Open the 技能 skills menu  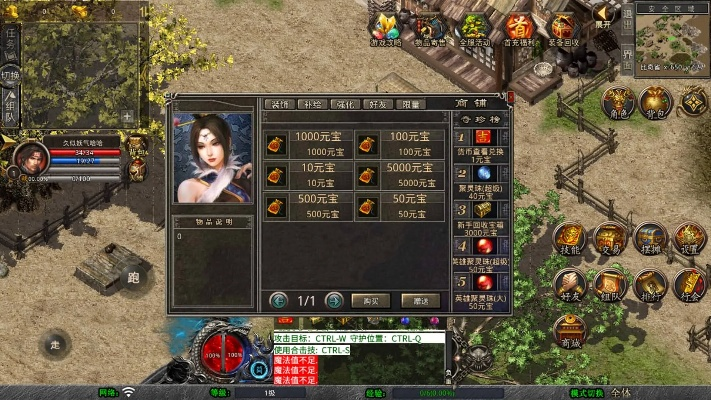tap(568, 238)
